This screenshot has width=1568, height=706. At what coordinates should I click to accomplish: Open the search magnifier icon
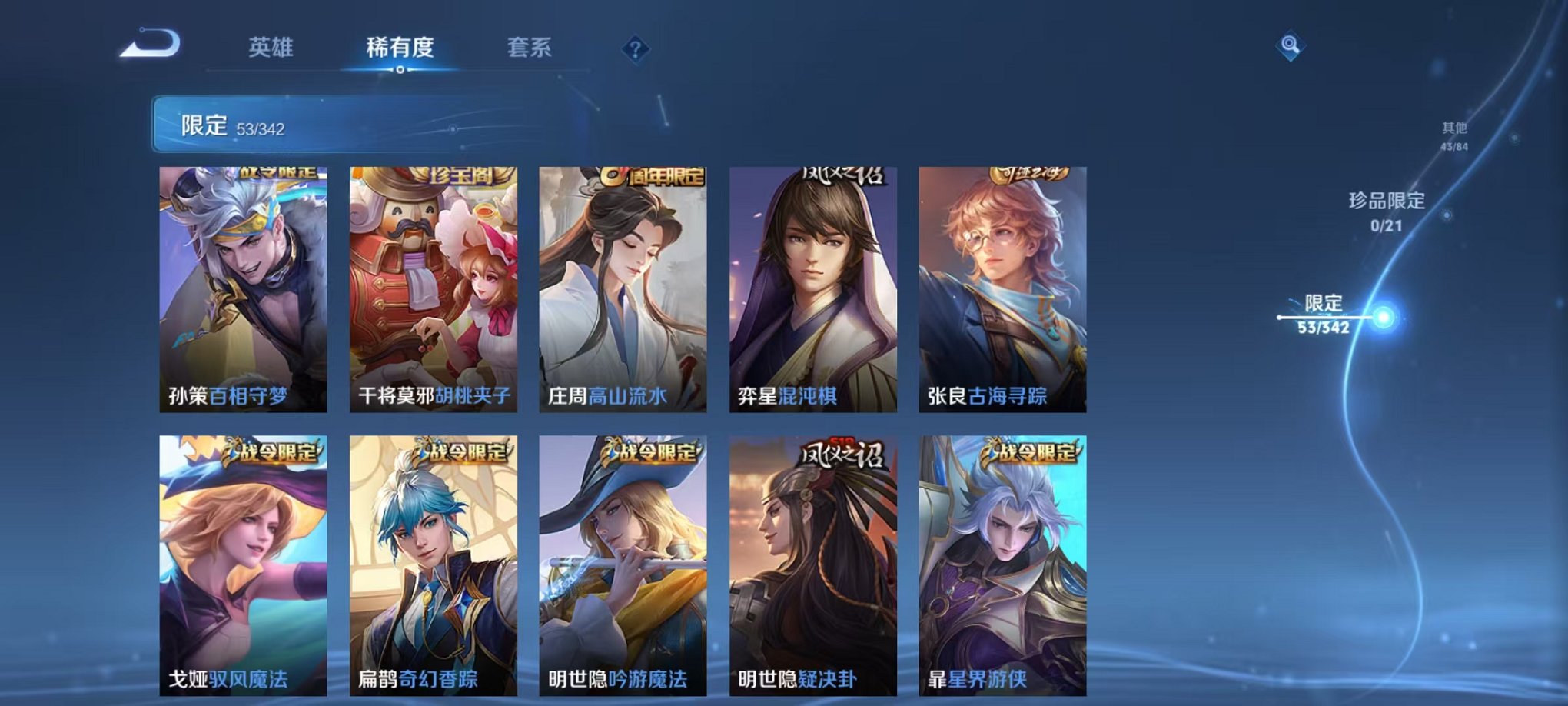coord(1292,46)
